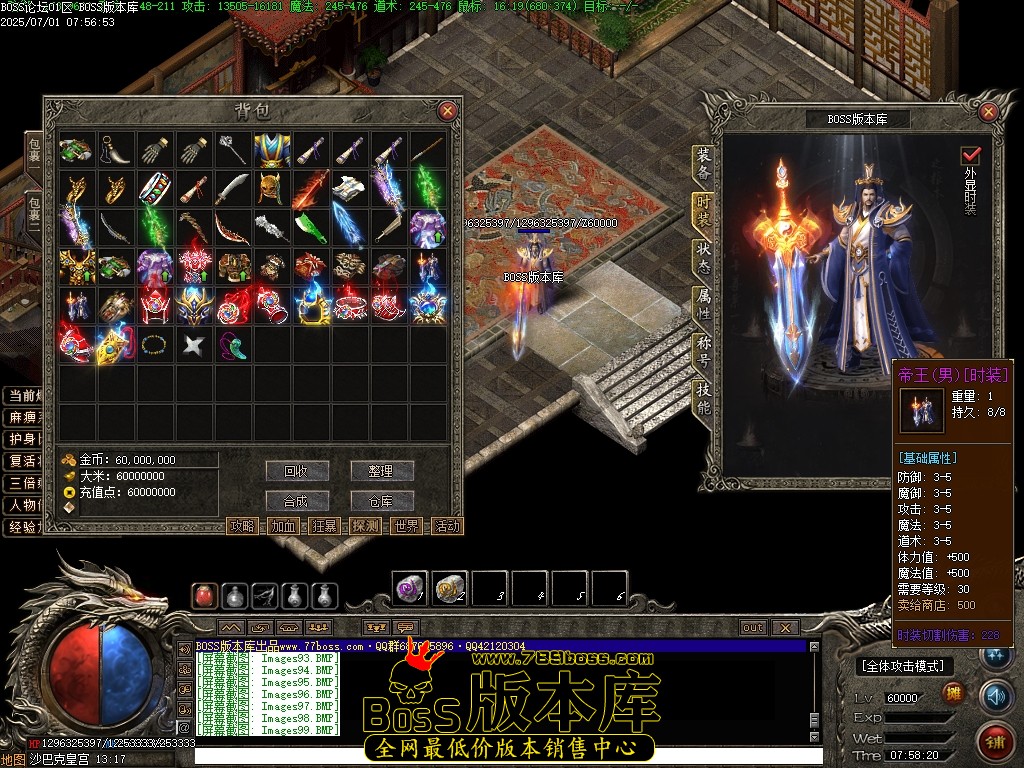Close the character panel

988,111
